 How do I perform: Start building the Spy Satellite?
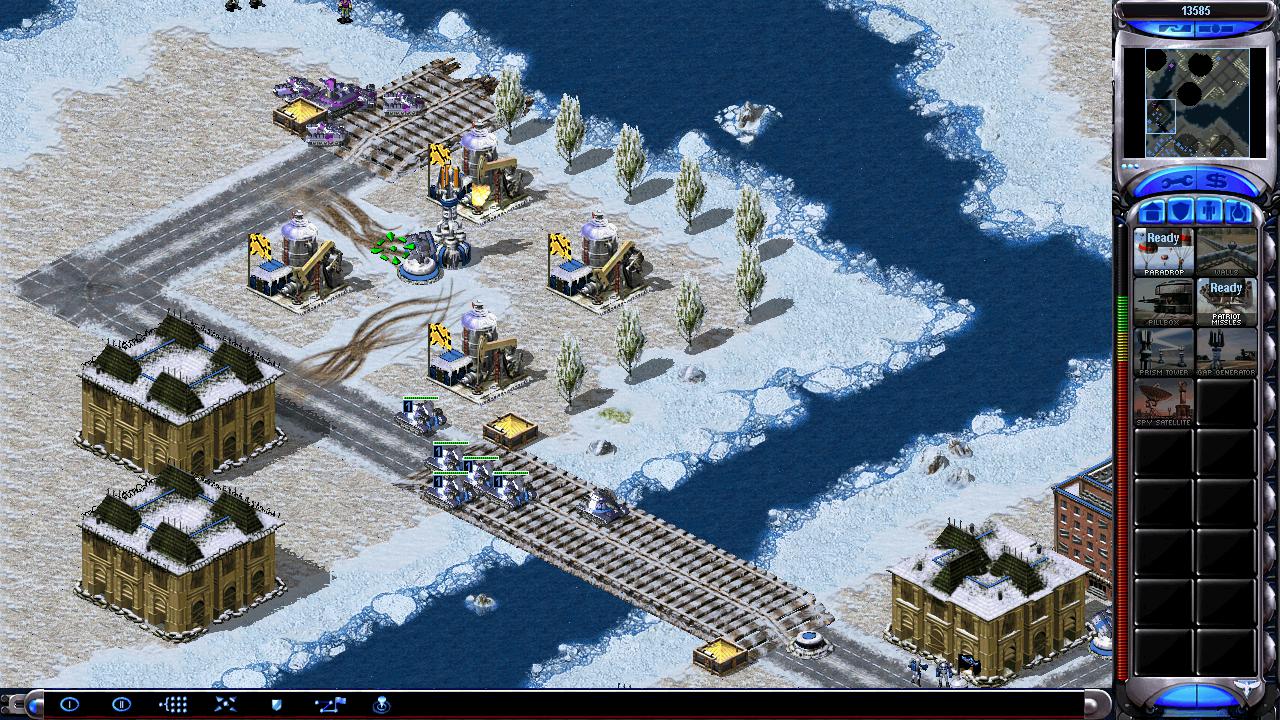(1163, 401)
